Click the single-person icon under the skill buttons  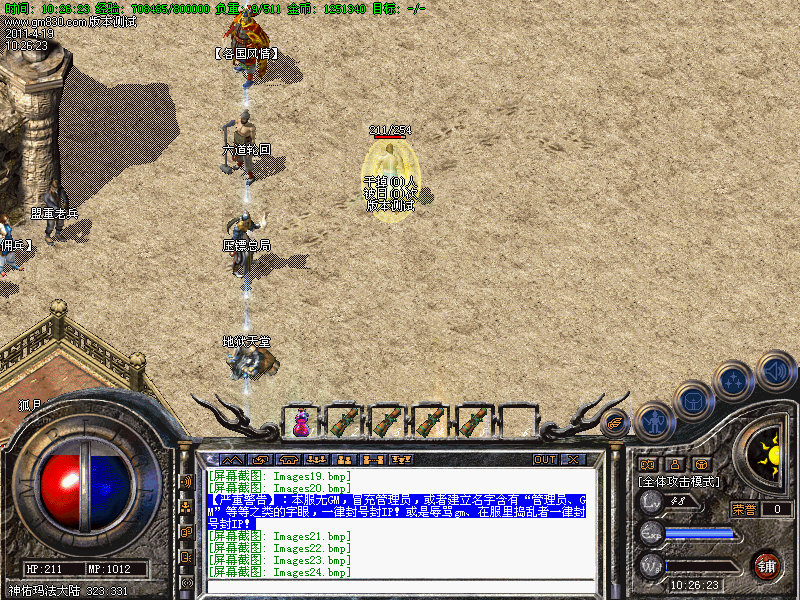[x=674, y=464]
